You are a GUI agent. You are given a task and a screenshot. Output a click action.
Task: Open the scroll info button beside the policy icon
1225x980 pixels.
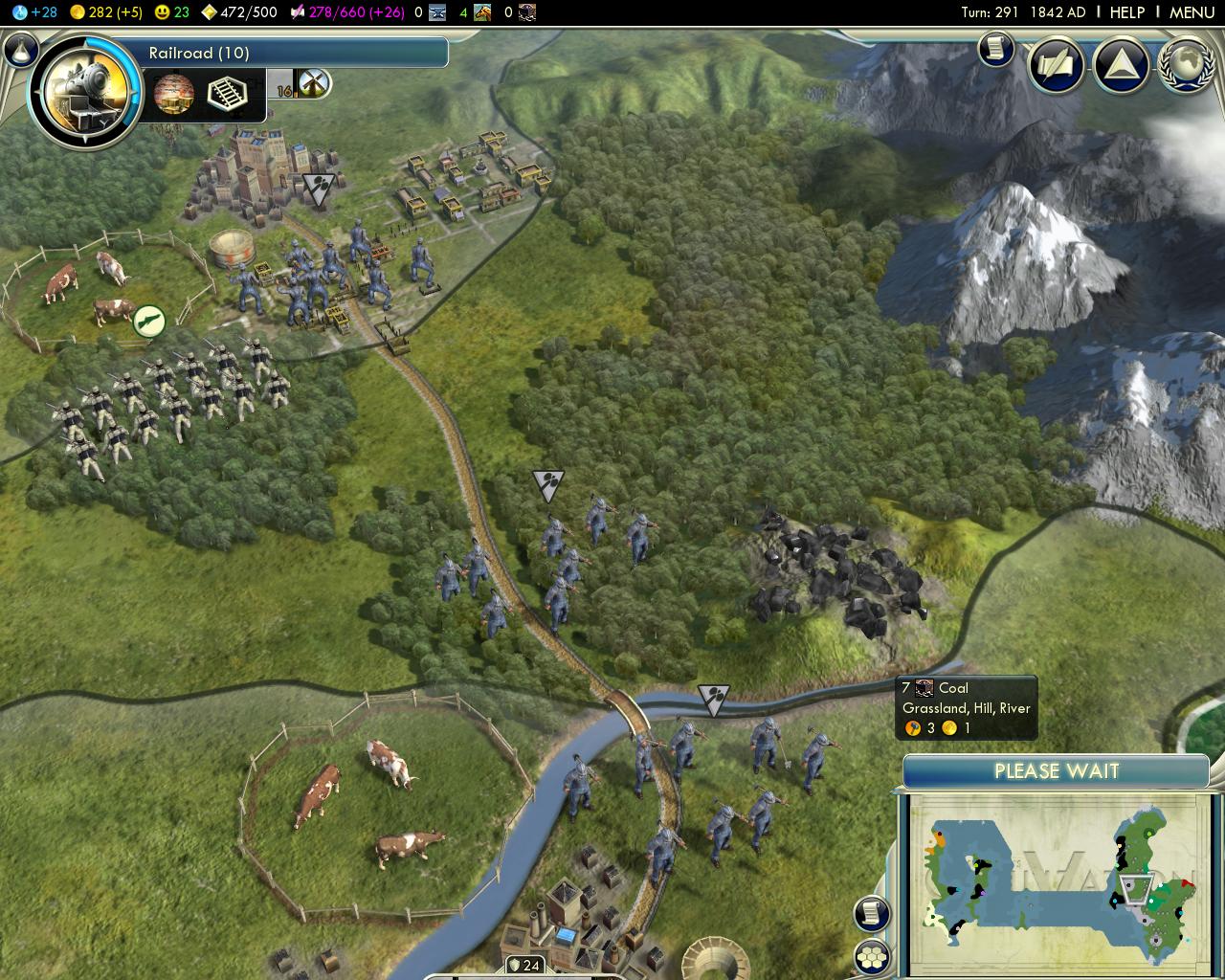click(x=995, y=48)
